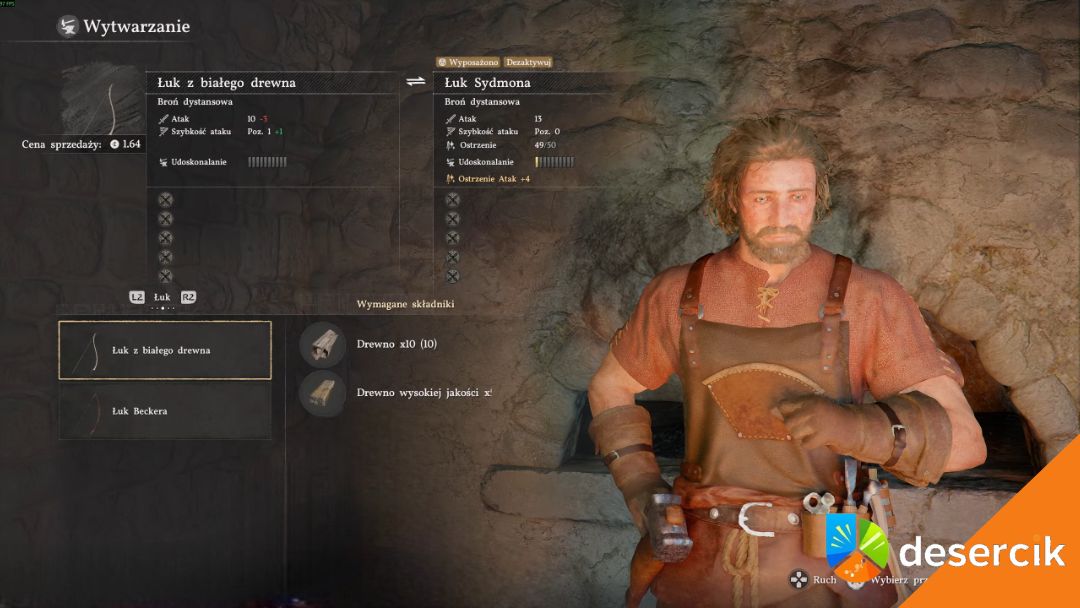The height and width of the screenshot is (608, 1080).
Task: Click the Drewno x10 ingredient icon
Action: tap(322, 344)
